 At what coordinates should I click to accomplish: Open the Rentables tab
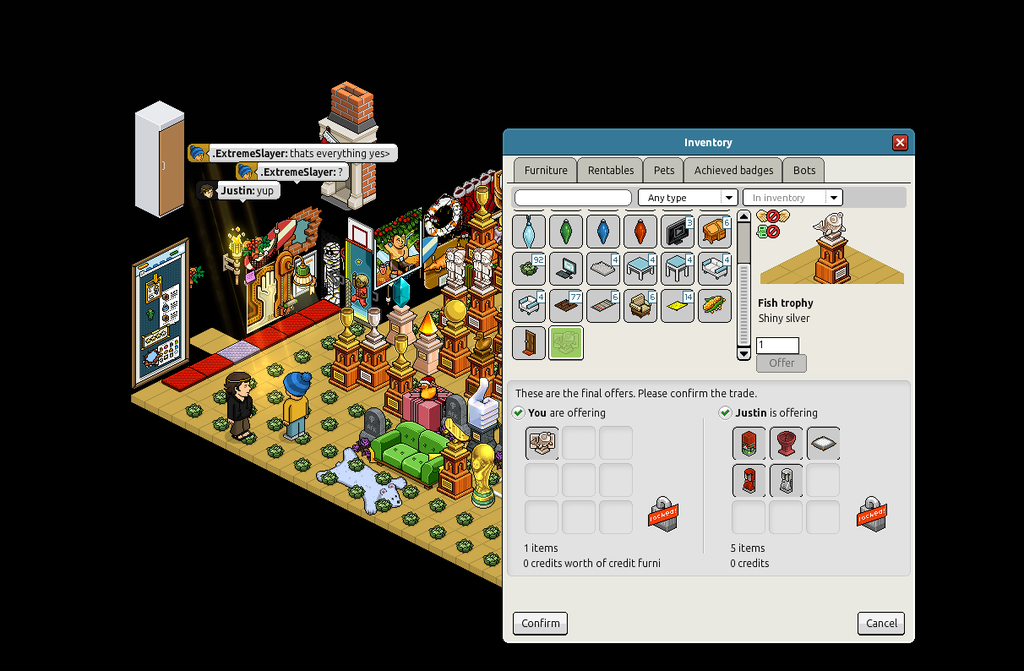point(610,170)
